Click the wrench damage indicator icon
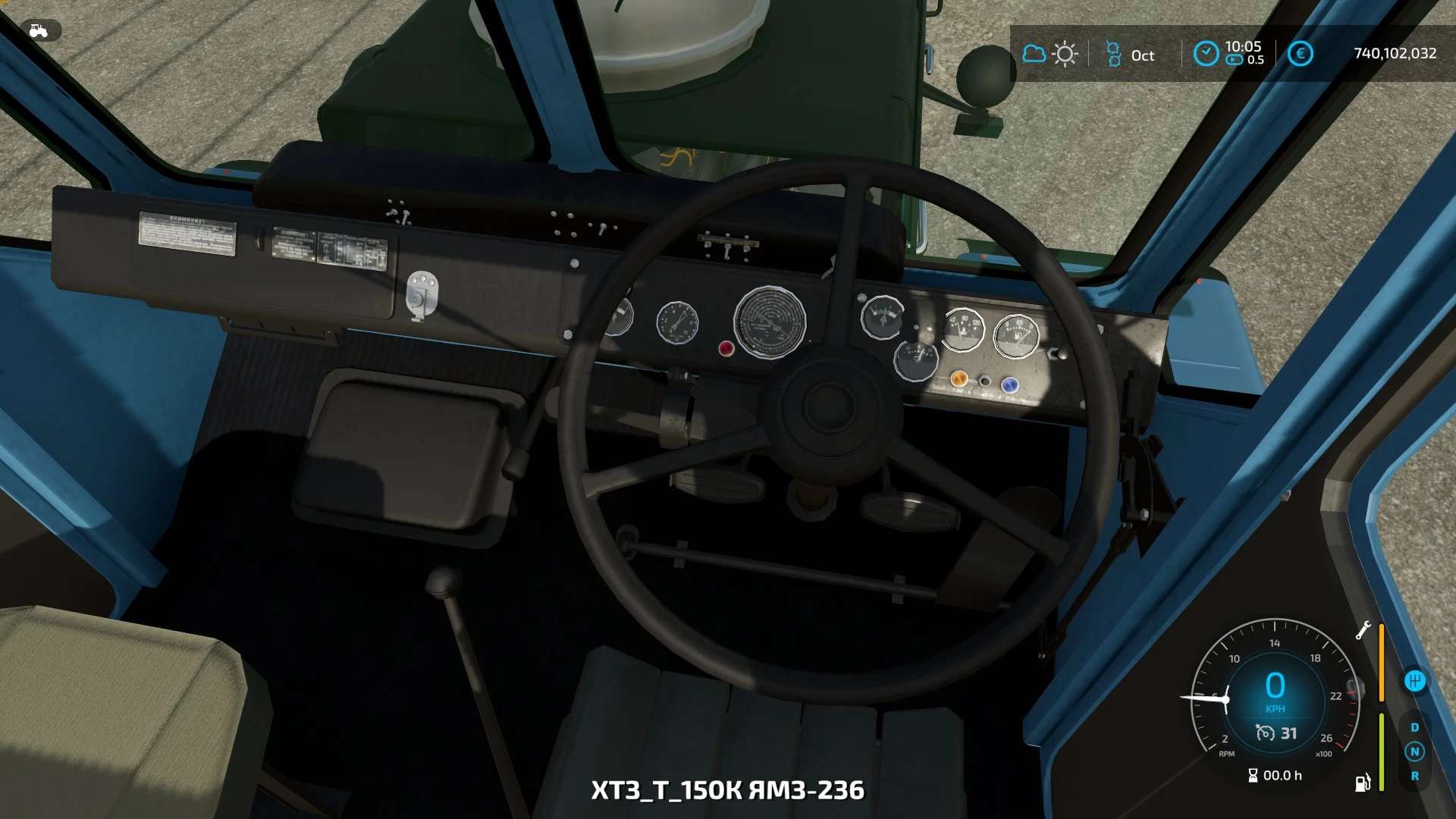The height and width of the screenshot is (819, 1456). click(1363, 630)
